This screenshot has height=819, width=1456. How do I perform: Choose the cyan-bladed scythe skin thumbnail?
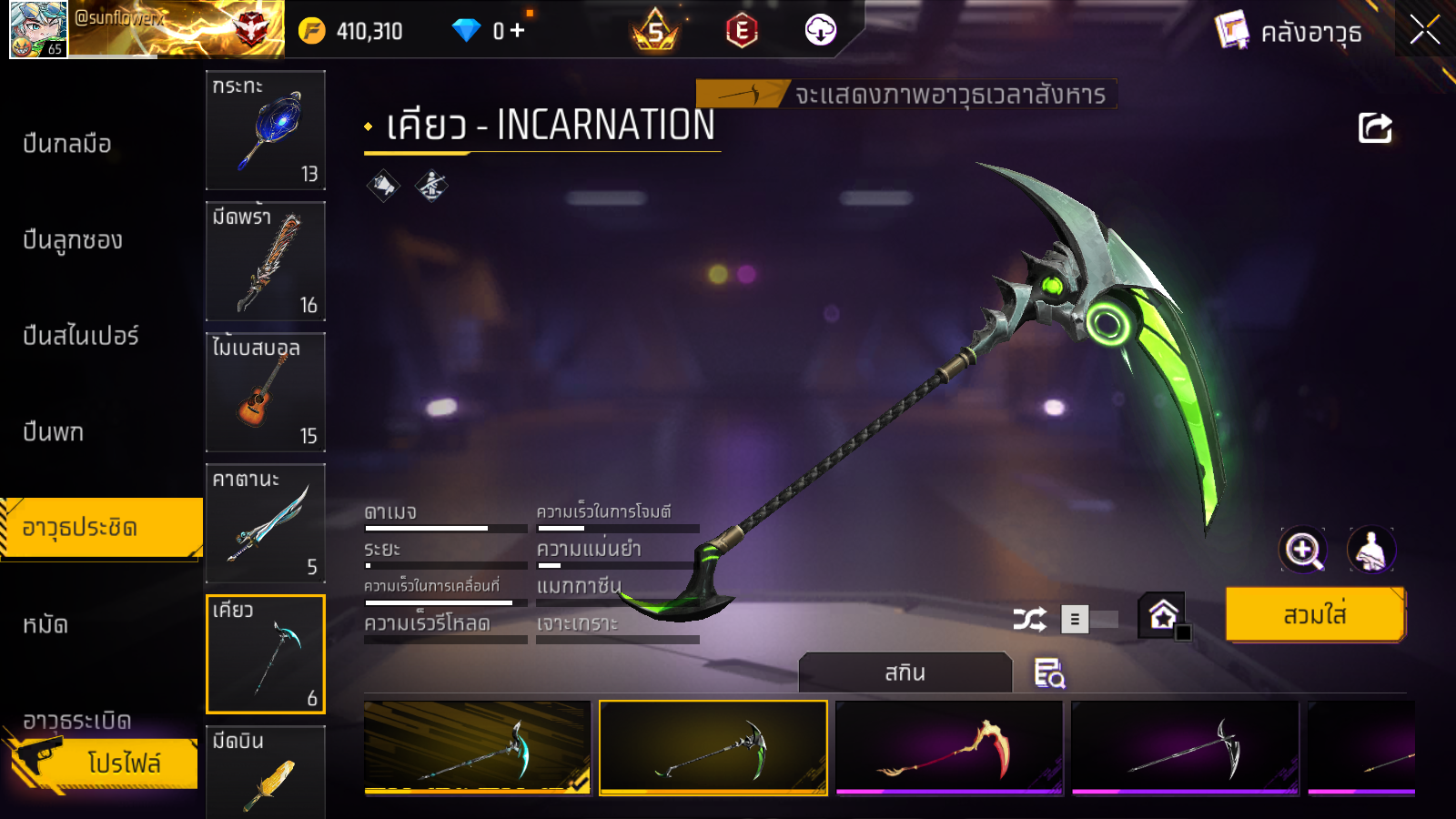click(477, 748)
